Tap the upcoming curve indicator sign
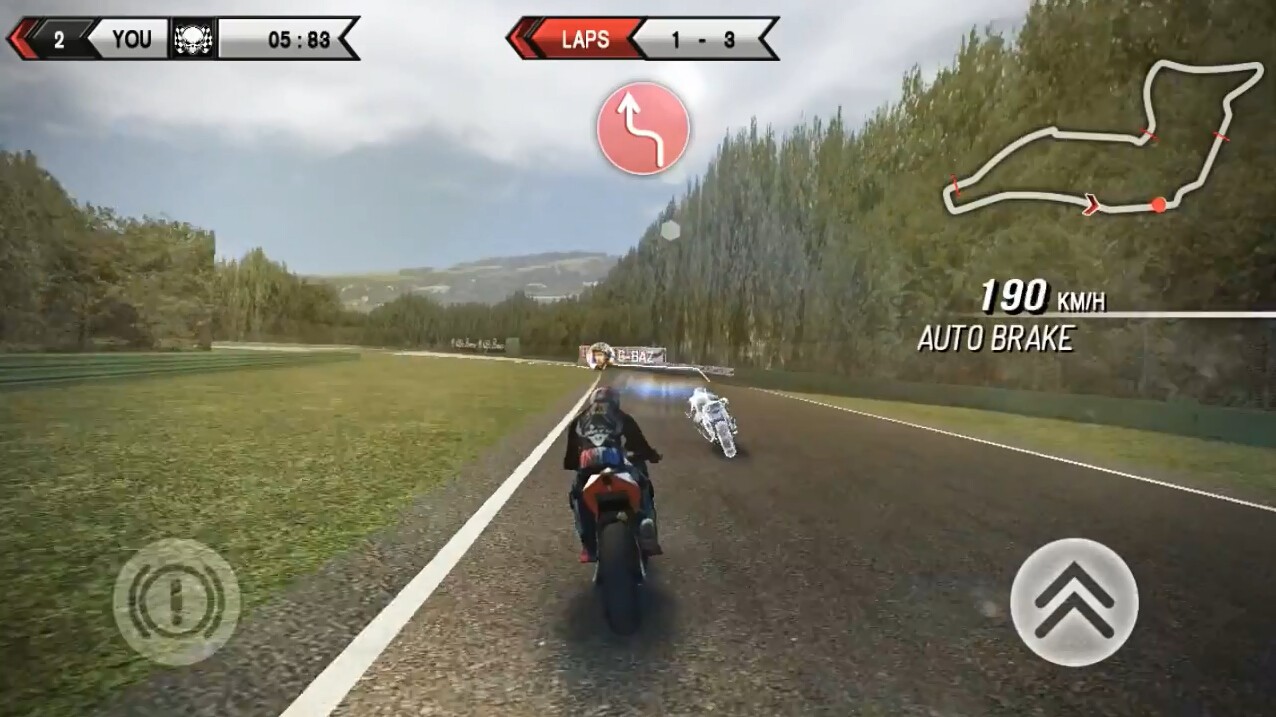 click(643, 129)
